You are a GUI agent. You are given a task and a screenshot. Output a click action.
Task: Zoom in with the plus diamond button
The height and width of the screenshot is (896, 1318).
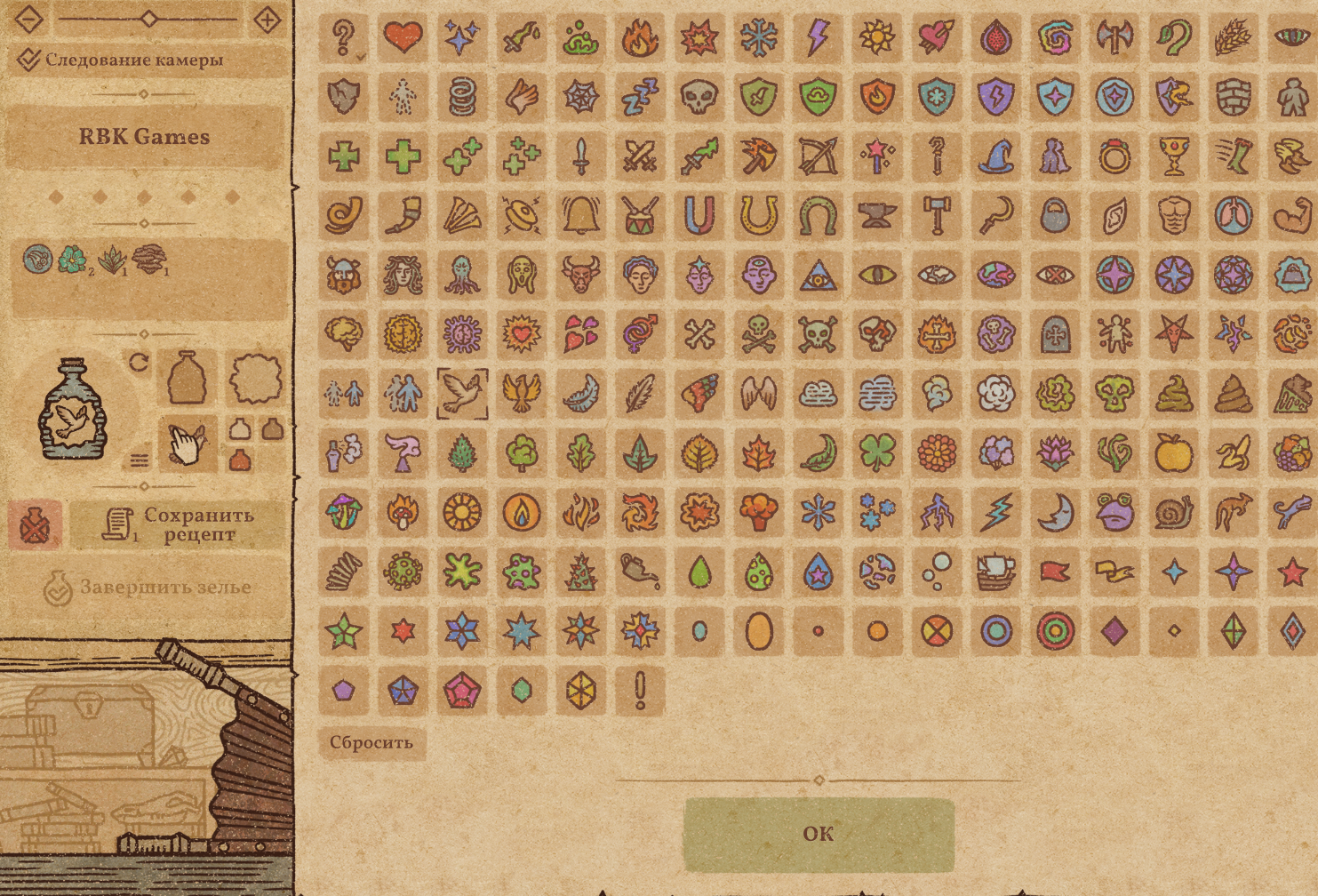coord(267,18)
